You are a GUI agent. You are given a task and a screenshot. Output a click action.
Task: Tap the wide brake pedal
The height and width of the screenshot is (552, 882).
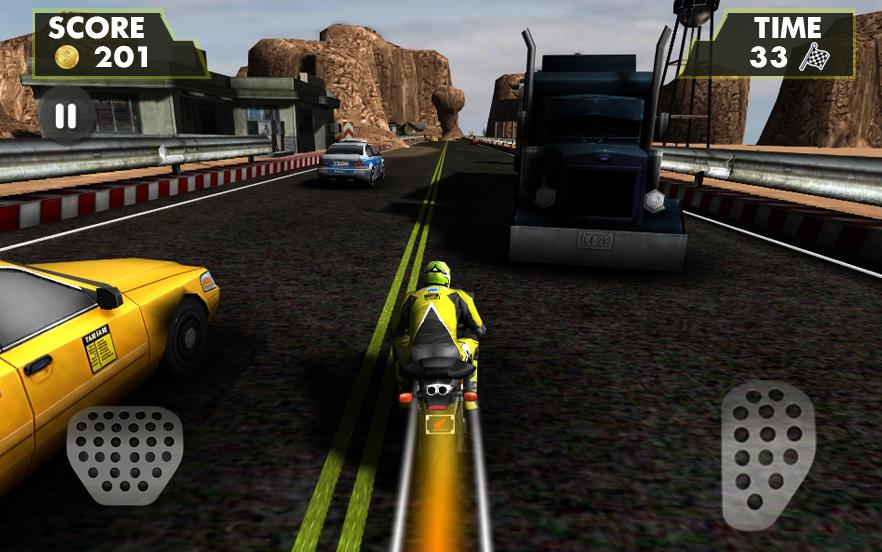tap(125, 454)
